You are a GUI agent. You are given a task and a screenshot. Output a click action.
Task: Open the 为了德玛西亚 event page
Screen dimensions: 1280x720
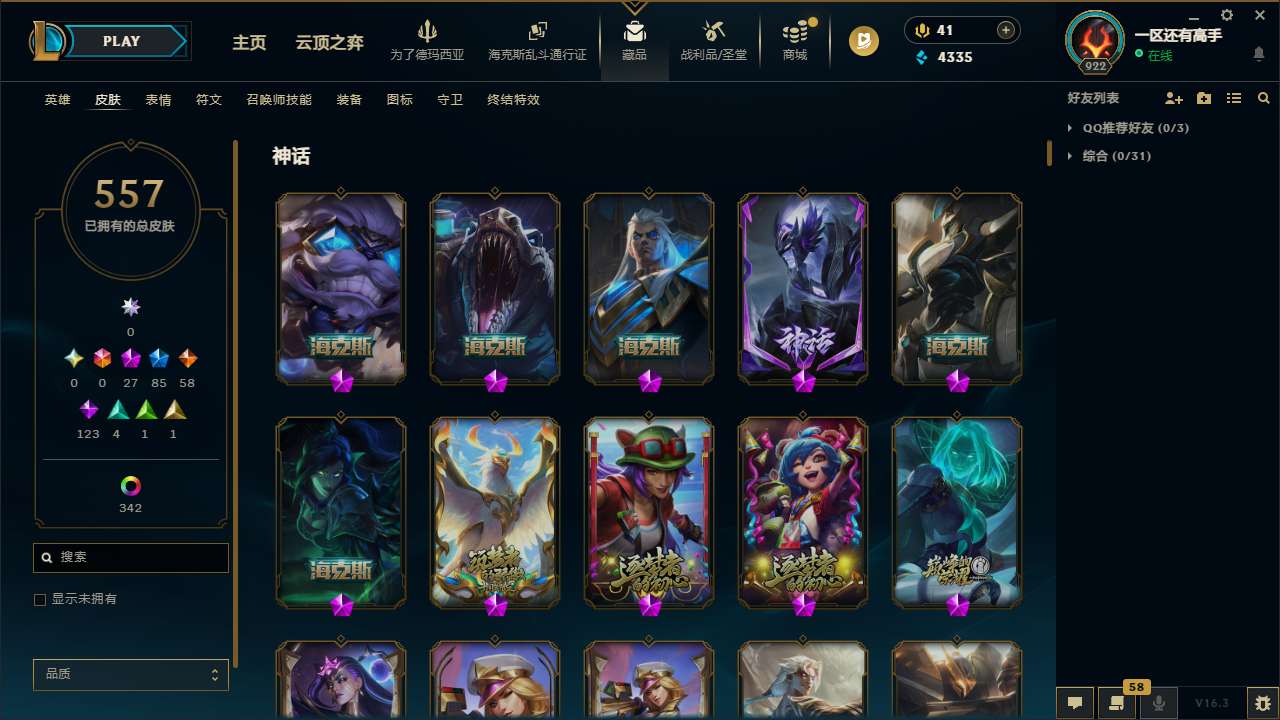428,40
